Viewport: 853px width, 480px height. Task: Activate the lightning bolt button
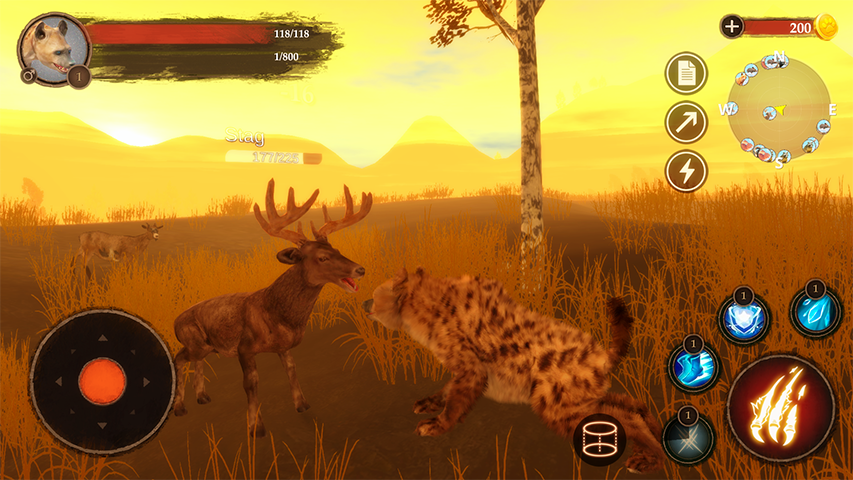click(686, 171)
